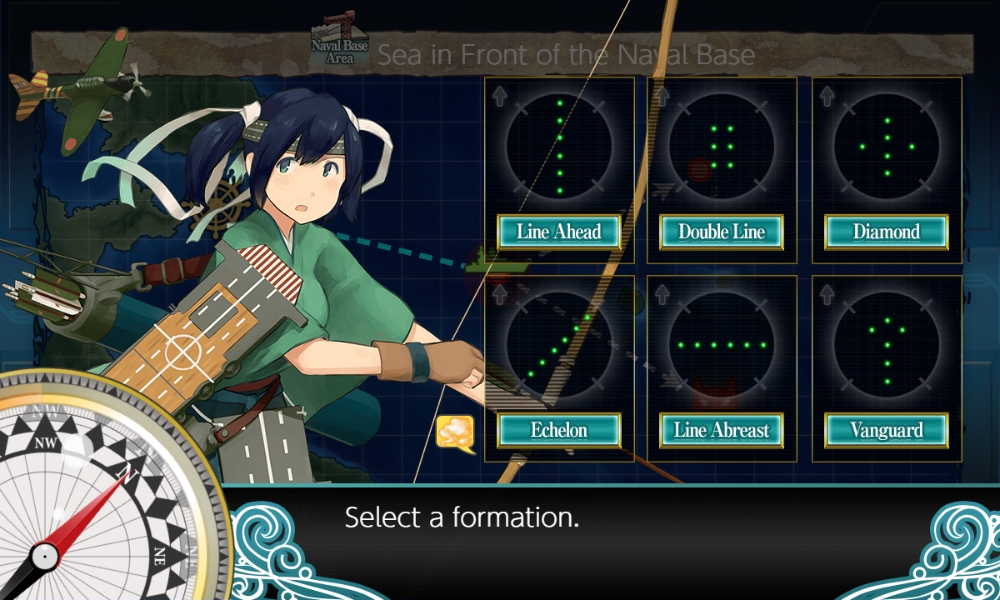Select the Echelon formation
The height and width of the screenshot is (600, 1000).
[x=559, y=431]
